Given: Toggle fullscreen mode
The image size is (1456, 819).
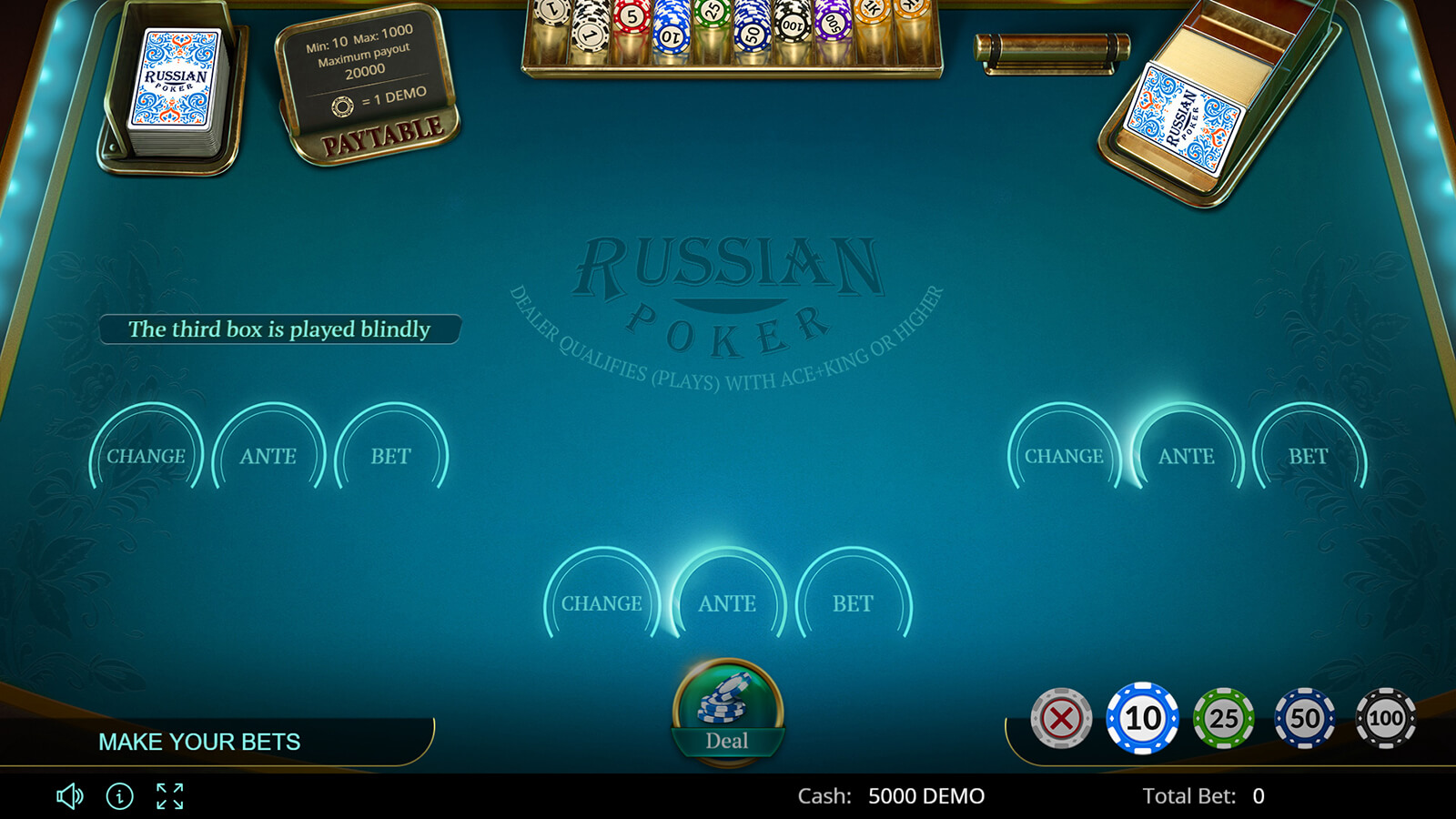Looking at the screenshot, I should point(169,796).
